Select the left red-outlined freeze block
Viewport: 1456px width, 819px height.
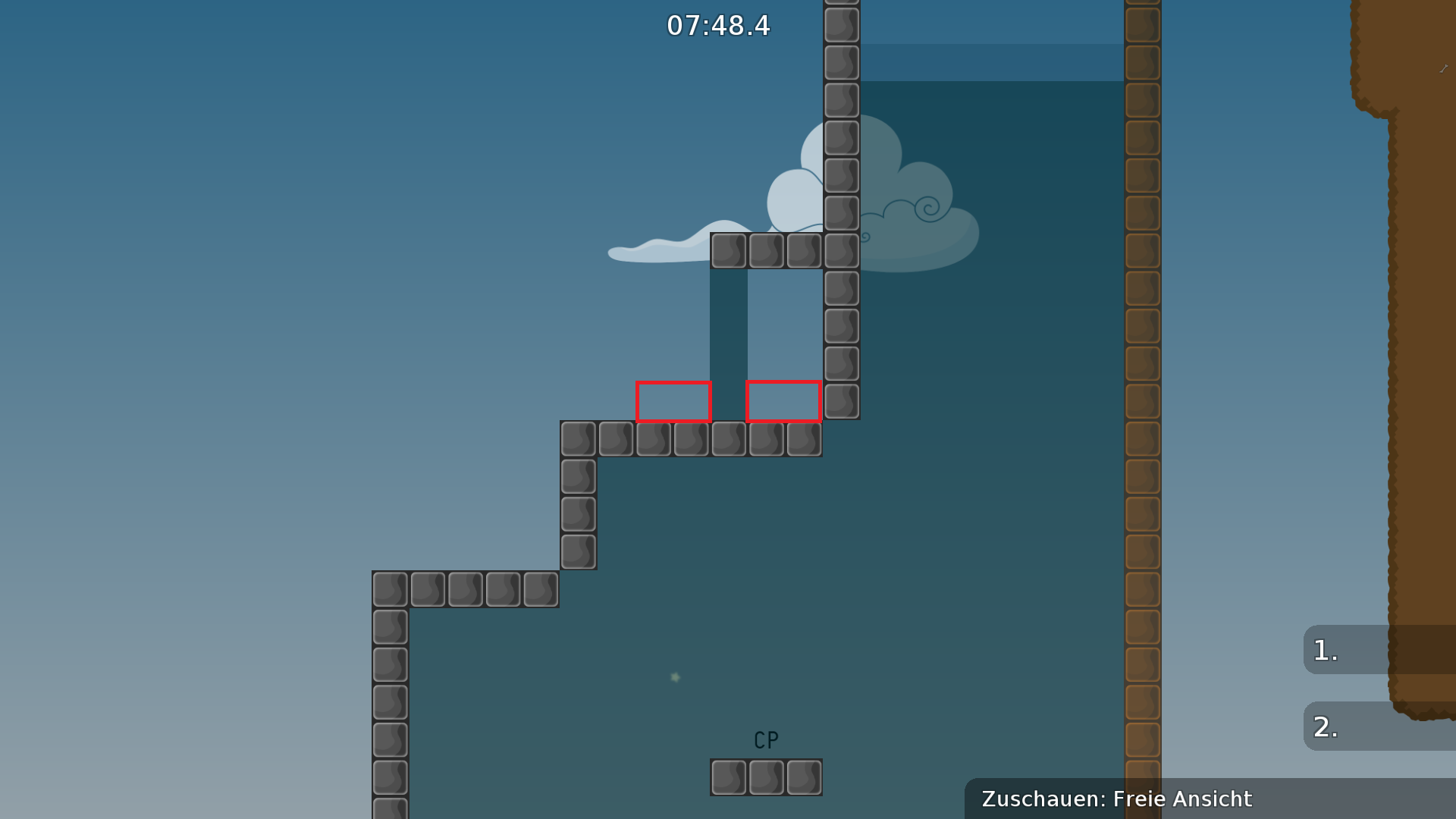pyautogui.click(x=673, y=402)
